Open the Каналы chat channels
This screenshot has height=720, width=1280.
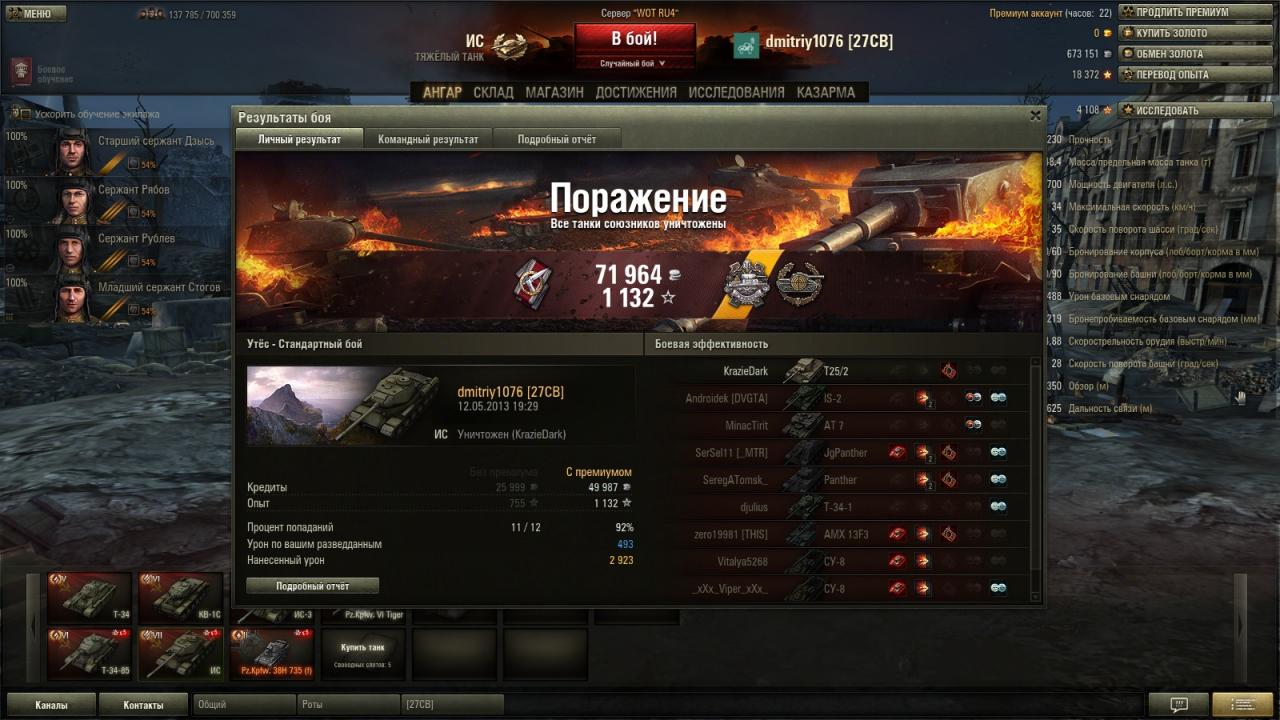51,705
